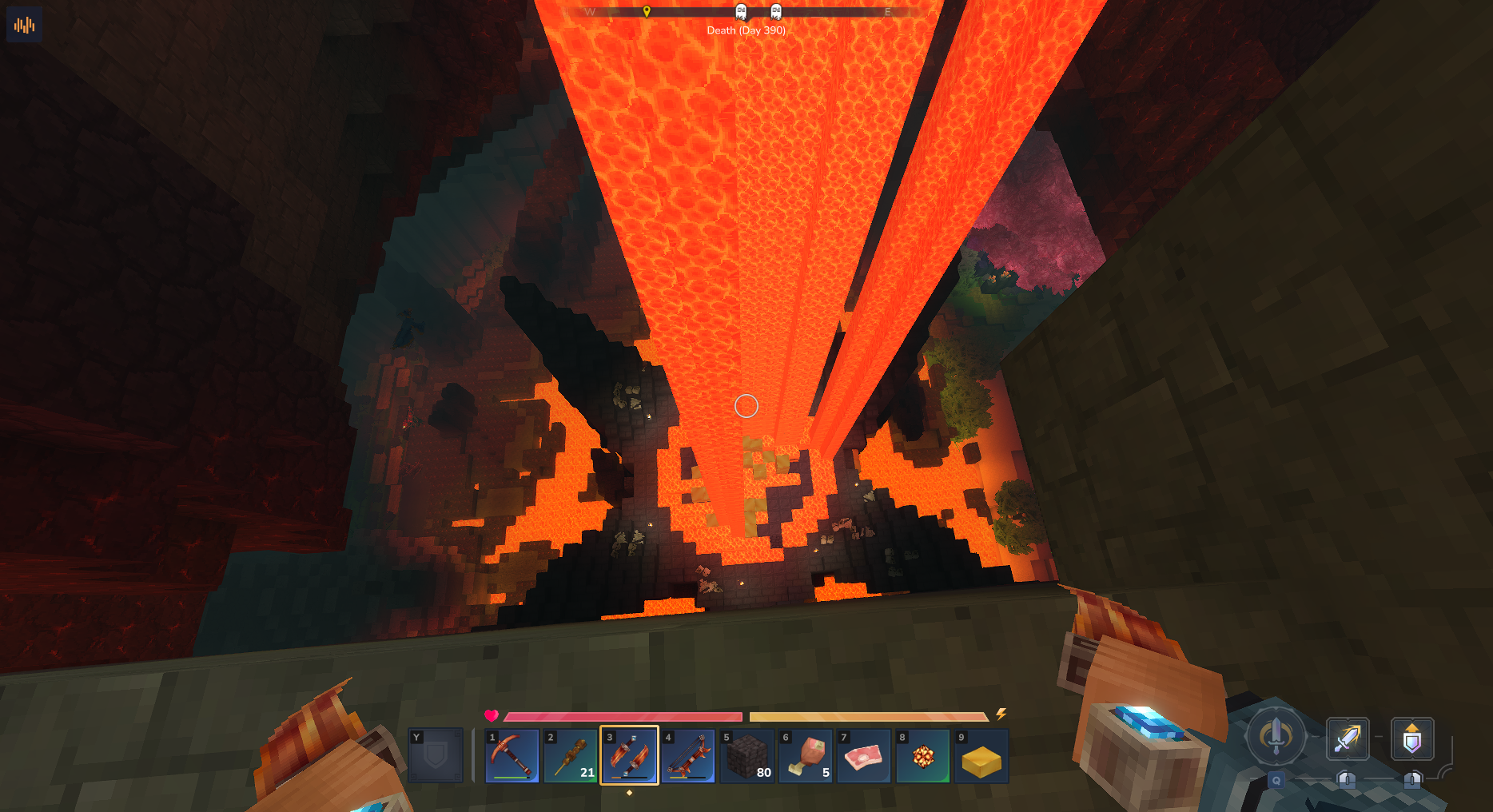Screen dimensions: 1493x812
Task: Select the gold block in slot 9
Action: (981, 755)
